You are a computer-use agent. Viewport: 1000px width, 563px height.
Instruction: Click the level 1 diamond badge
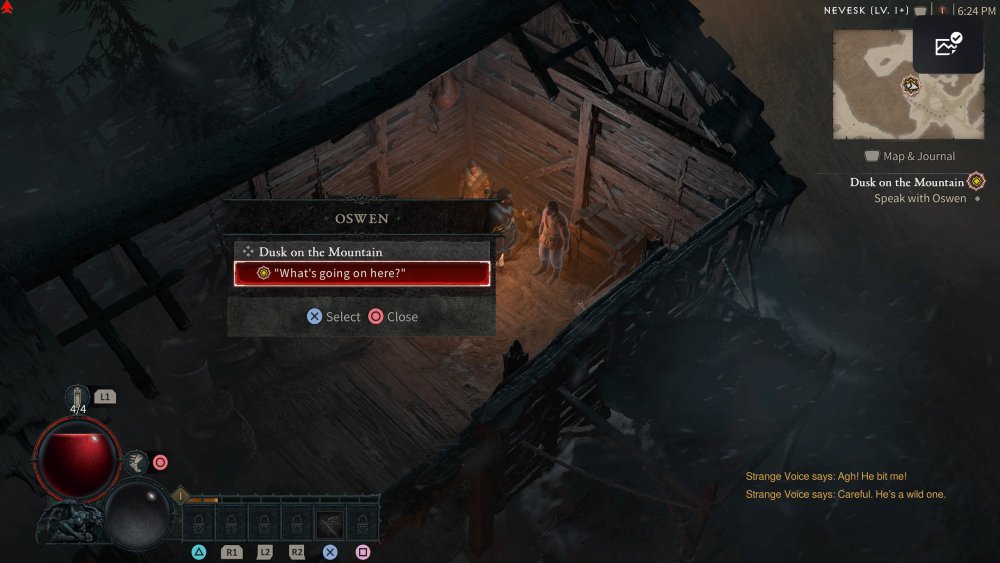(x=180, y=494)
